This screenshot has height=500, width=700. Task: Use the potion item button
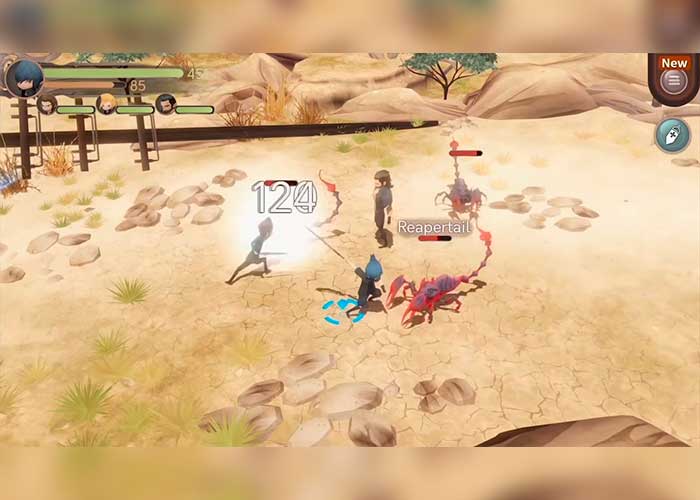(672, 134)
